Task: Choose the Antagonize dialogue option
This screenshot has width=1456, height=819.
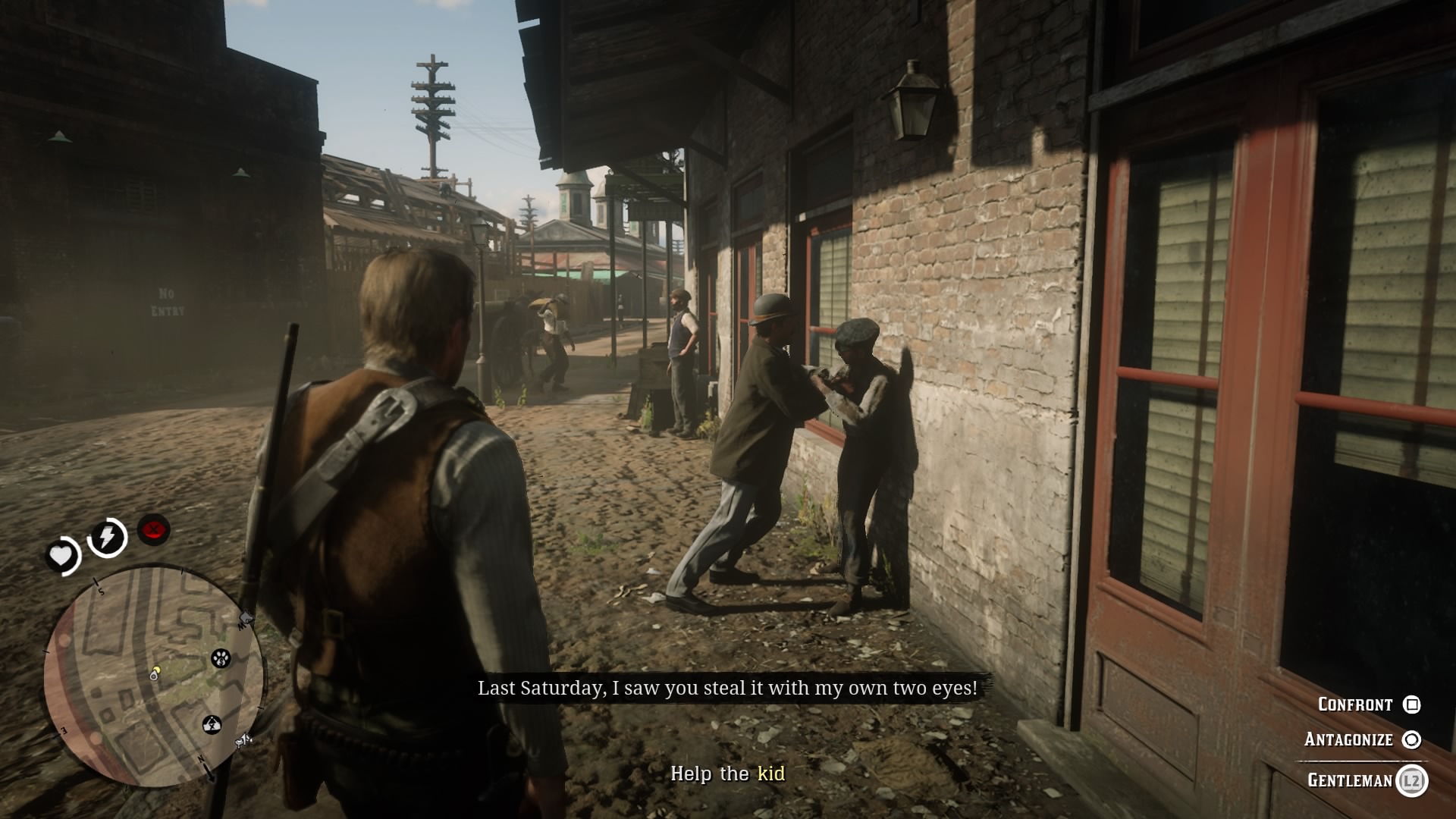Action: tap(1348, 739)
